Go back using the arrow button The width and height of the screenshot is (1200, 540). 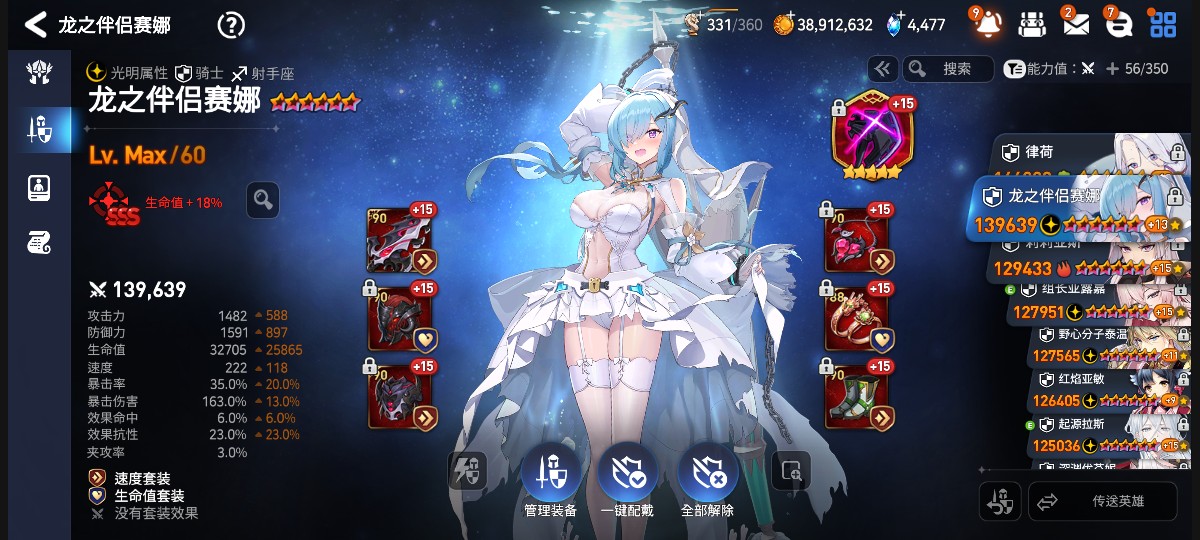click(36, 24)
